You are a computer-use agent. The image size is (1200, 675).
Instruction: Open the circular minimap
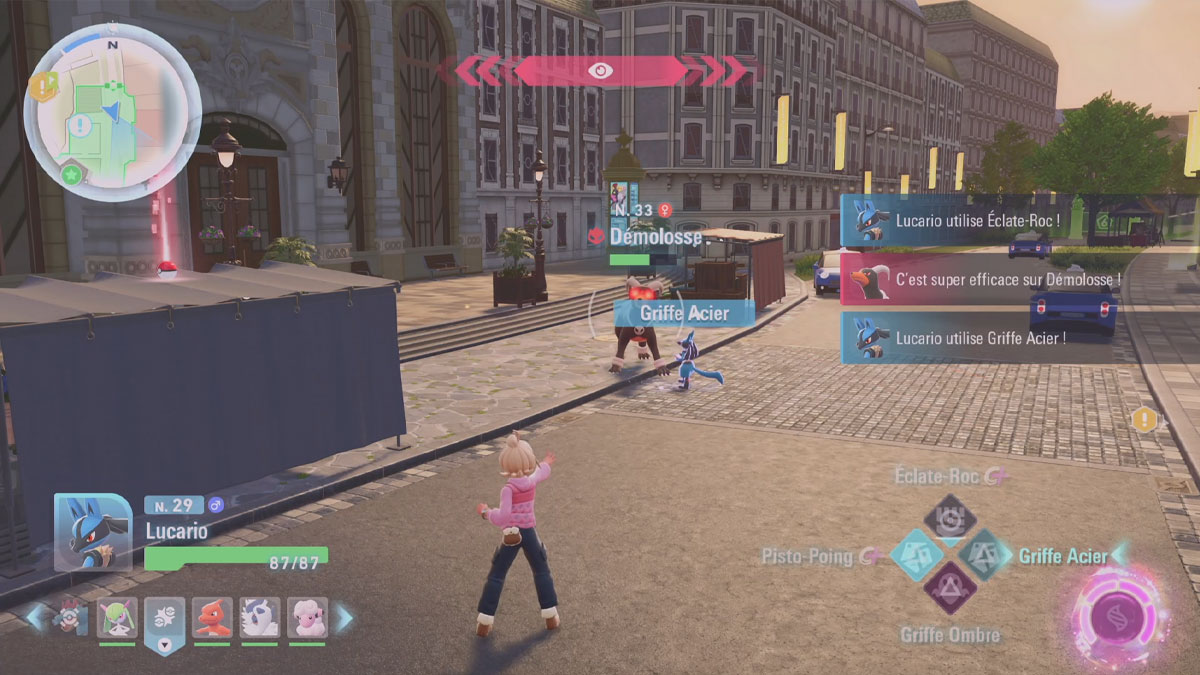click(x=112, y=112)
